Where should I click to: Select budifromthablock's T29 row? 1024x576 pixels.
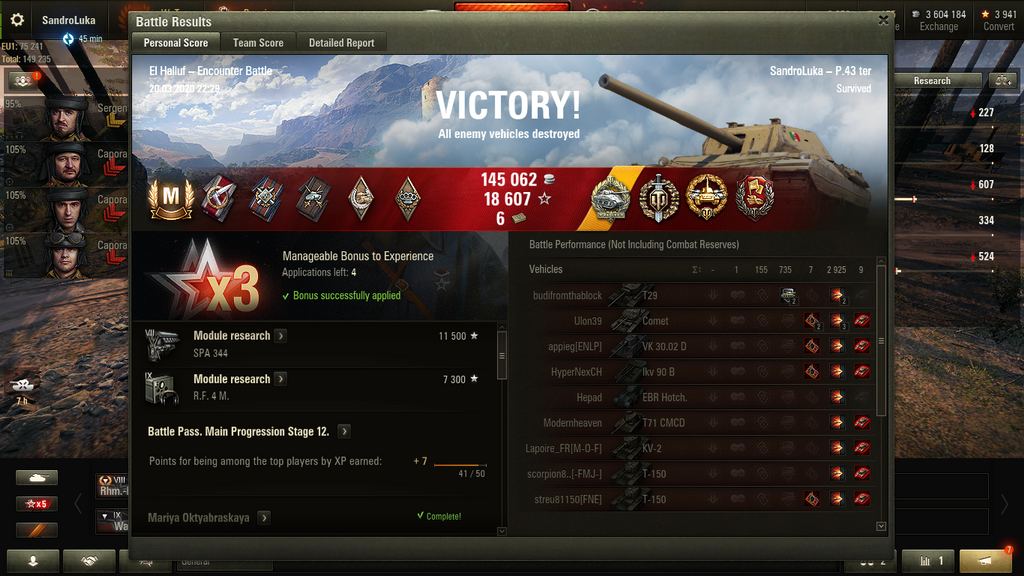pyautogui.click(x=700, y=296)
